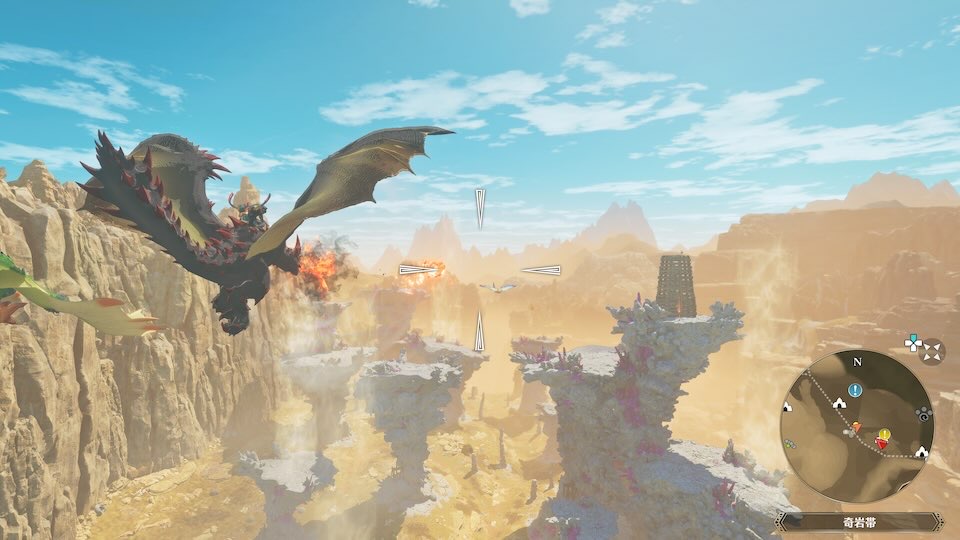Select the yellow exclamation marker on minimap

point(883,434)
